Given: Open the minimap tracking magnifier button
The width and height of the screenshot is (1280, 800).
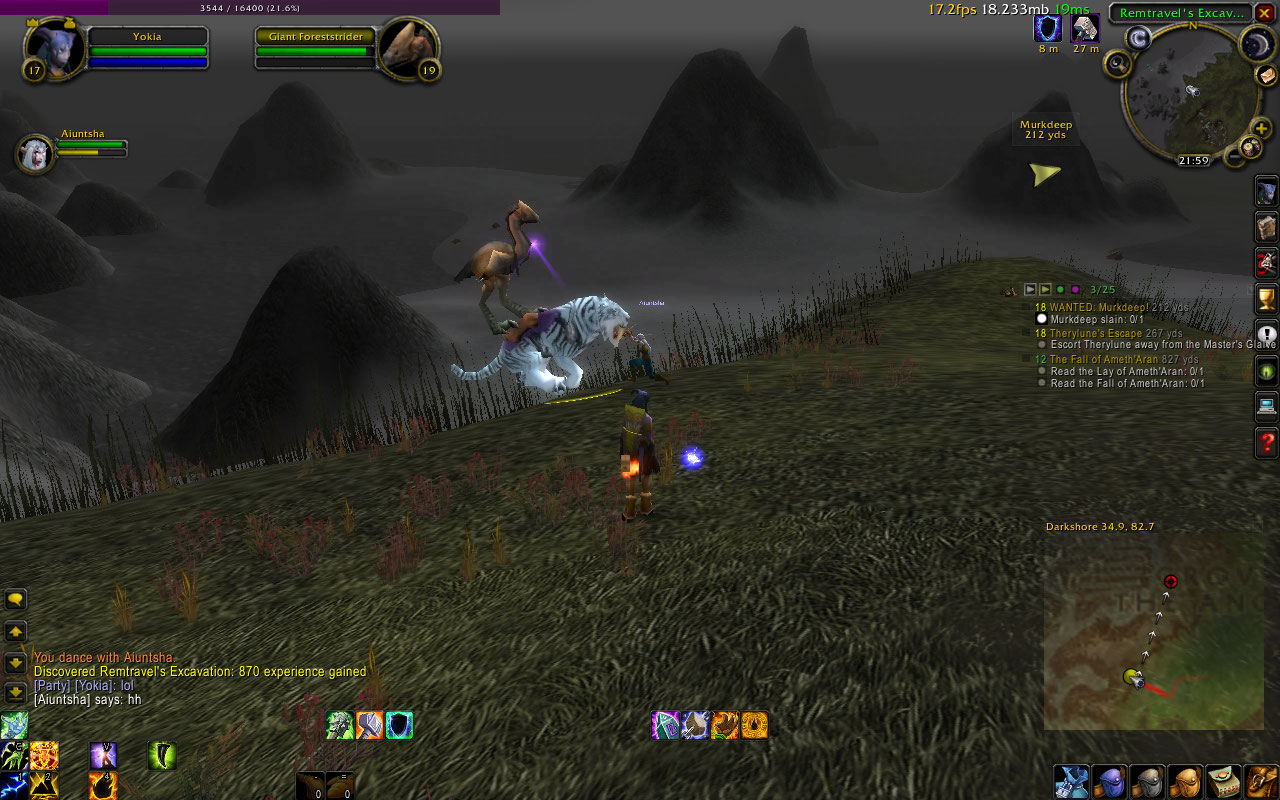Looking at the screenshot, I should [x=1117, y=64].
